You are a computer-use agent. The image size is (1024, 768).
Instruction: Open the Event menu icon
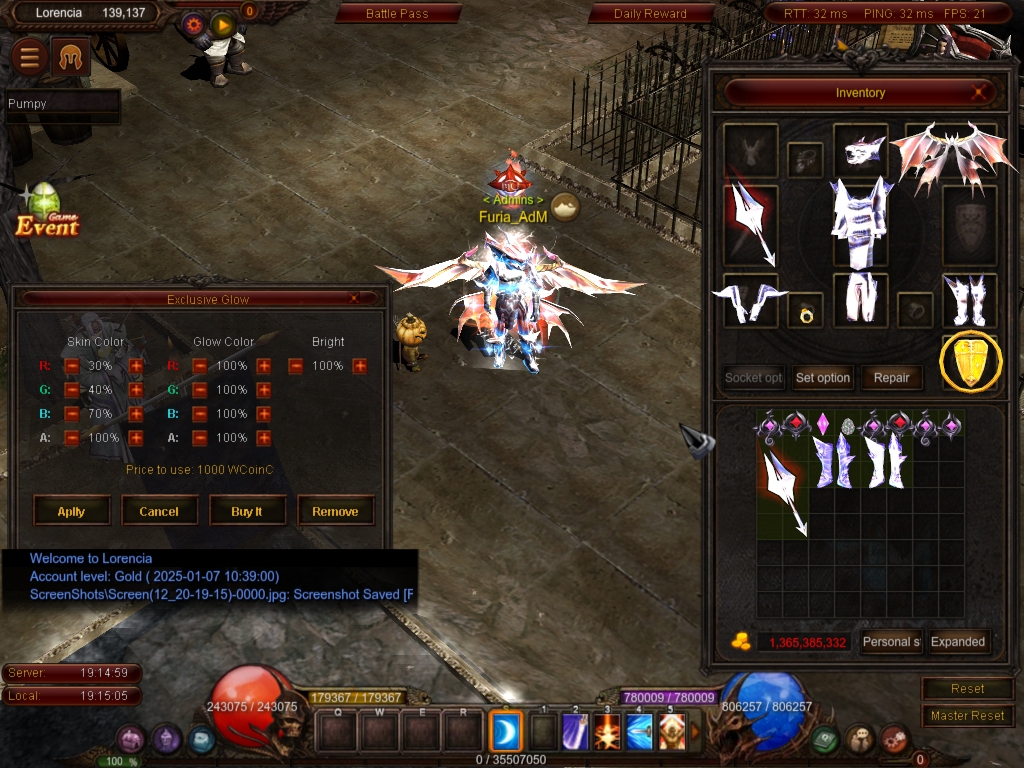tap(46, 211)
